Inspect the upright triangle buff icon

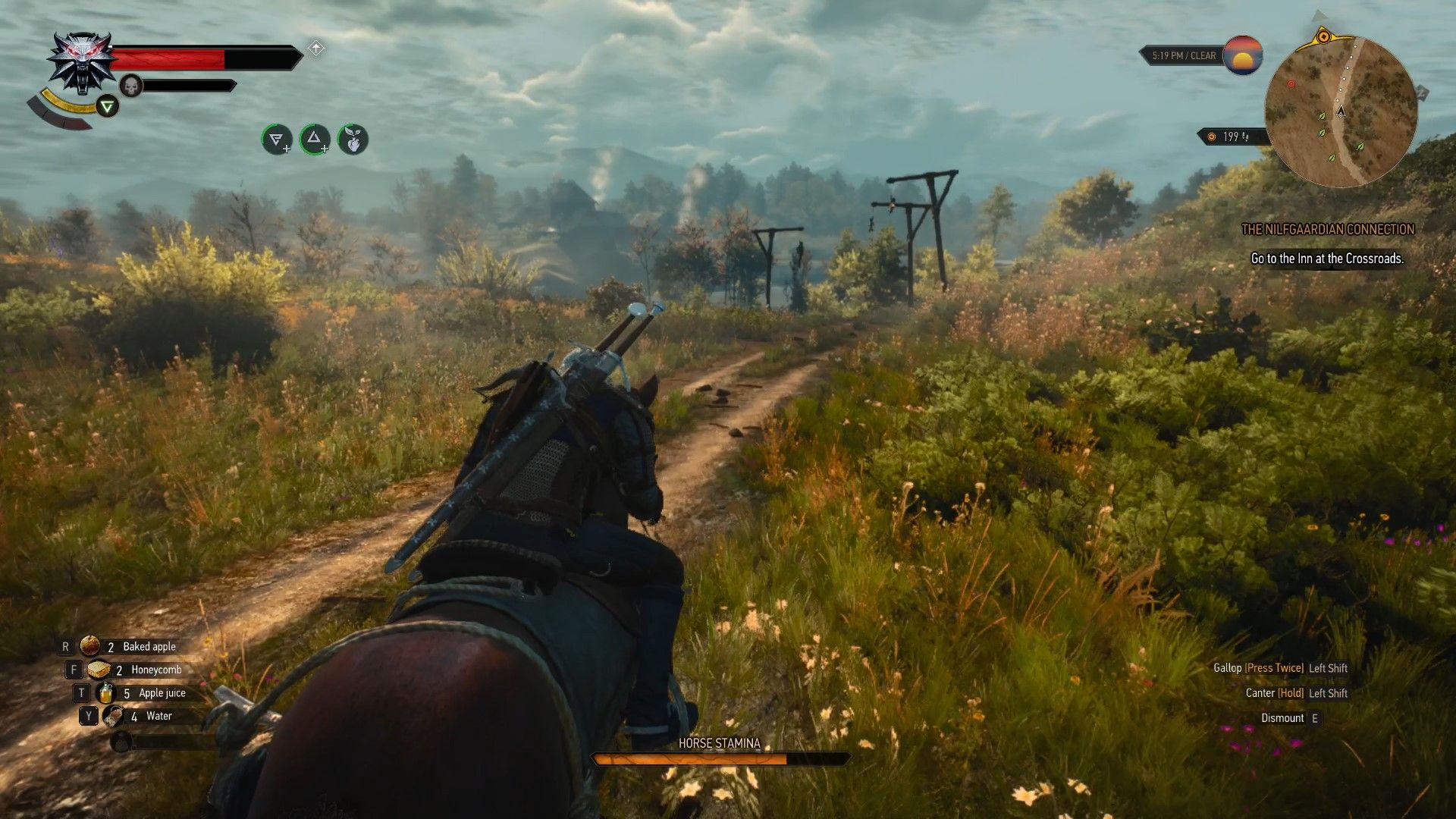pyautogui.click(x=315, y=140)
